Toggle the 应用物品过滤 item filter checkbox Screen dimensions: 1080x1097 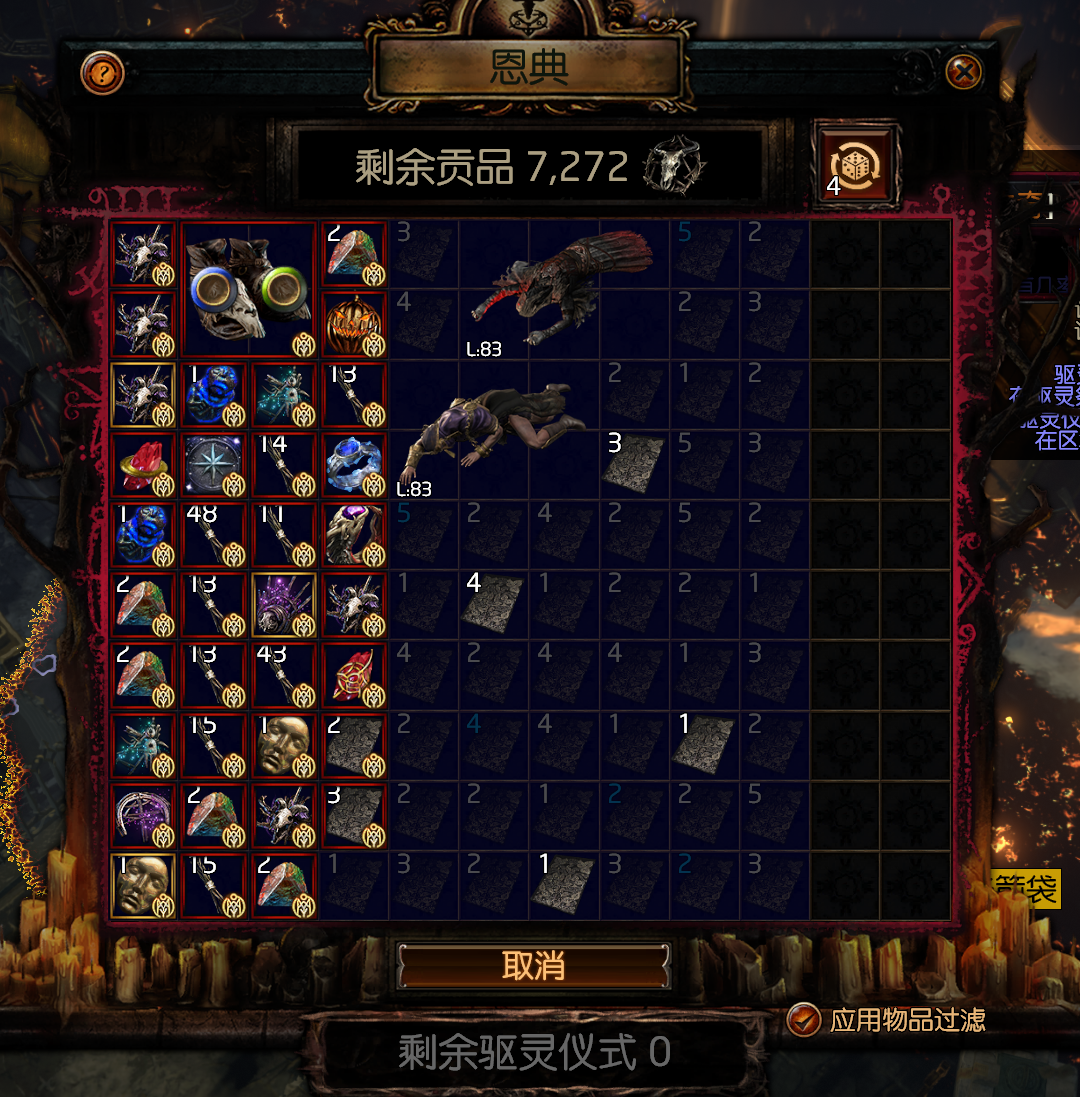coord(803,1019)
